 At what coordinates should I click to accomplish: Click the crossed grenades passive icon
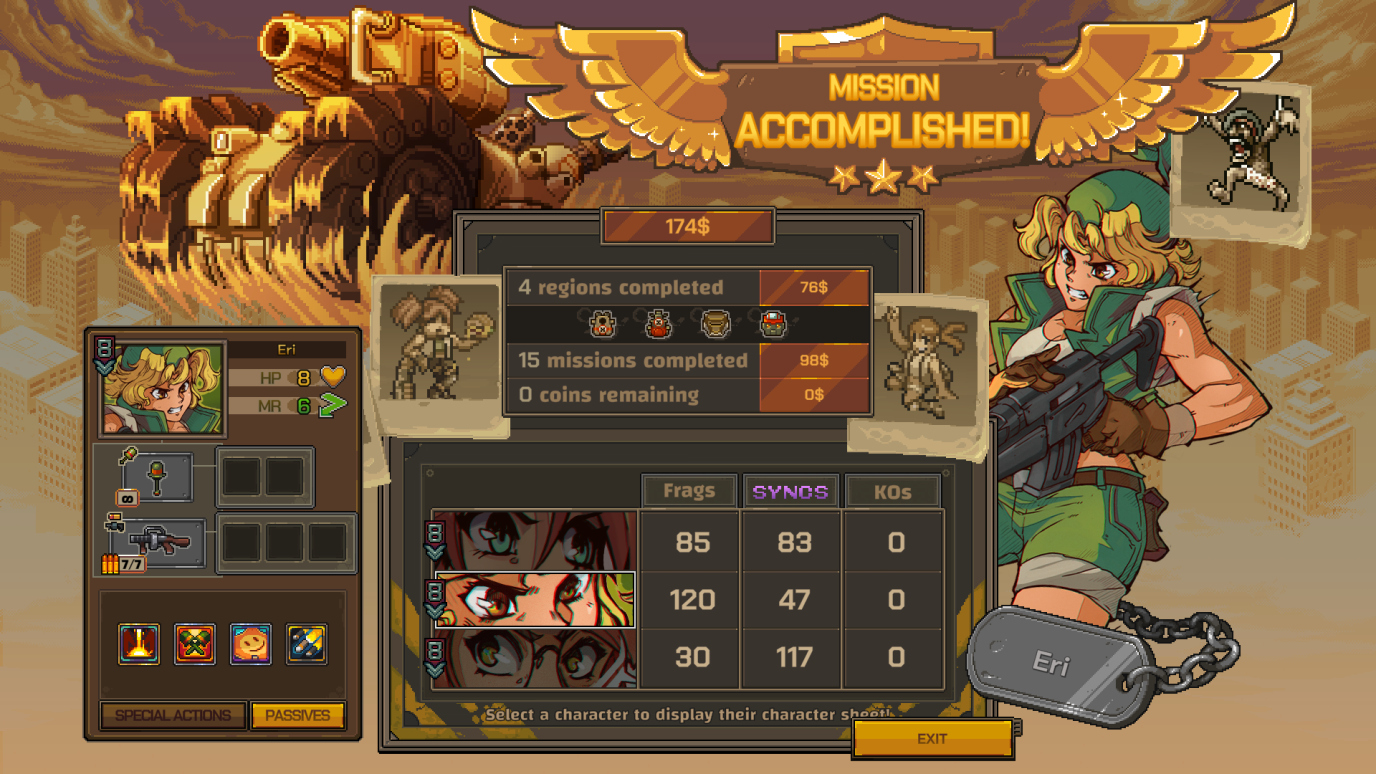tap(195, 644)
